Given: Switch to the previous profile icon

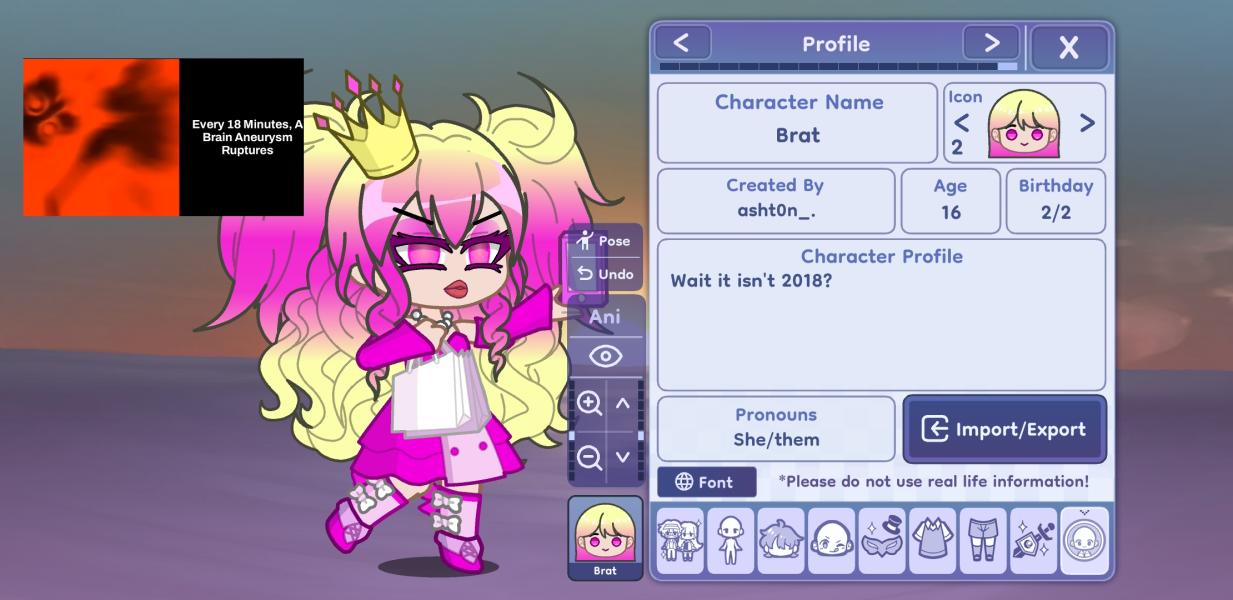Looking at the screenshot, I should pos(961,123).
